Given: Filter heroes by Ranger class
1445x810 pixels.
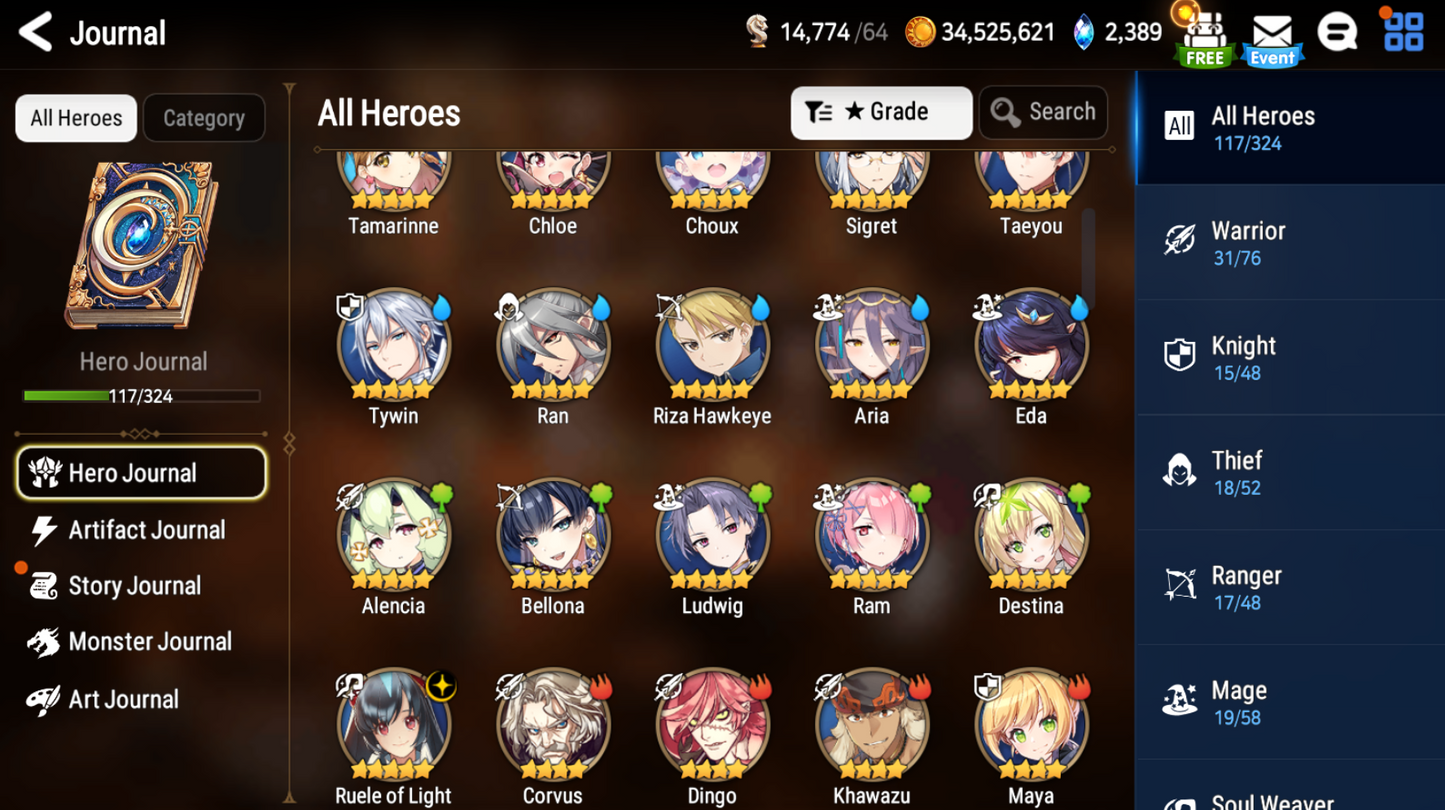Looking at the screenshot, I should coord(1288,588).
